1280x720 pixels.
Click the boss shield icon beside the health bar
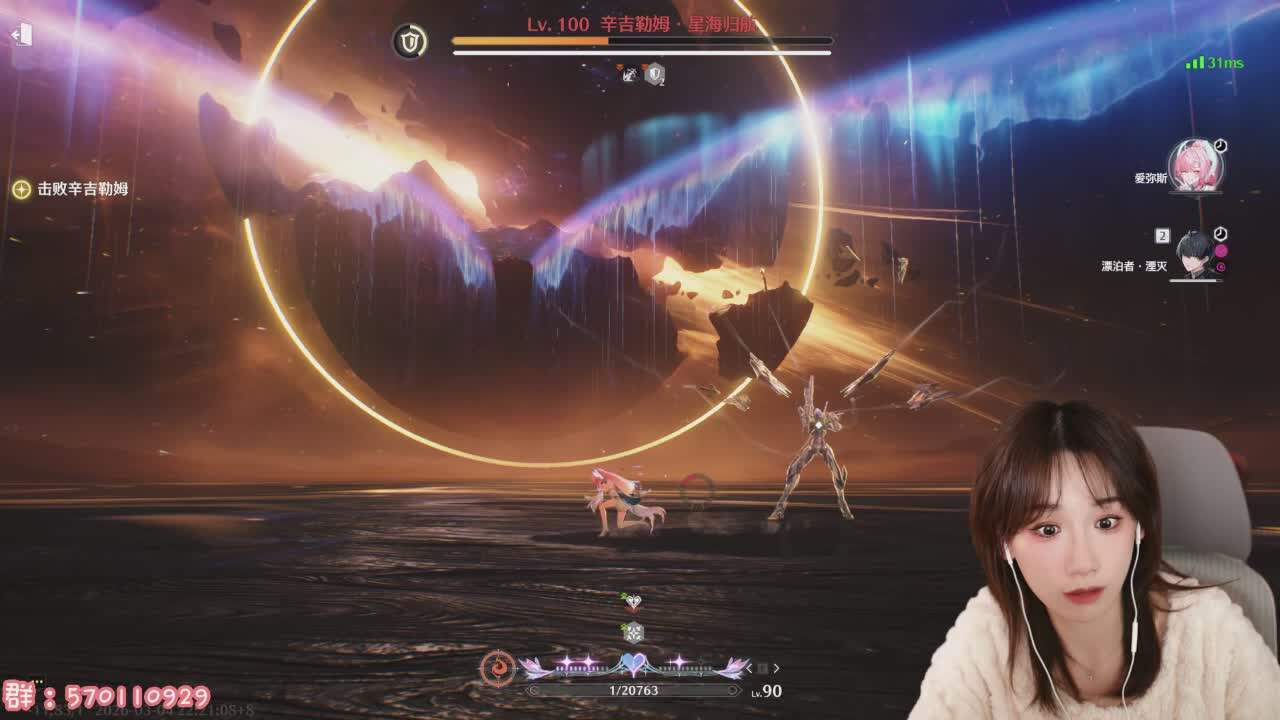pos(409,41)
